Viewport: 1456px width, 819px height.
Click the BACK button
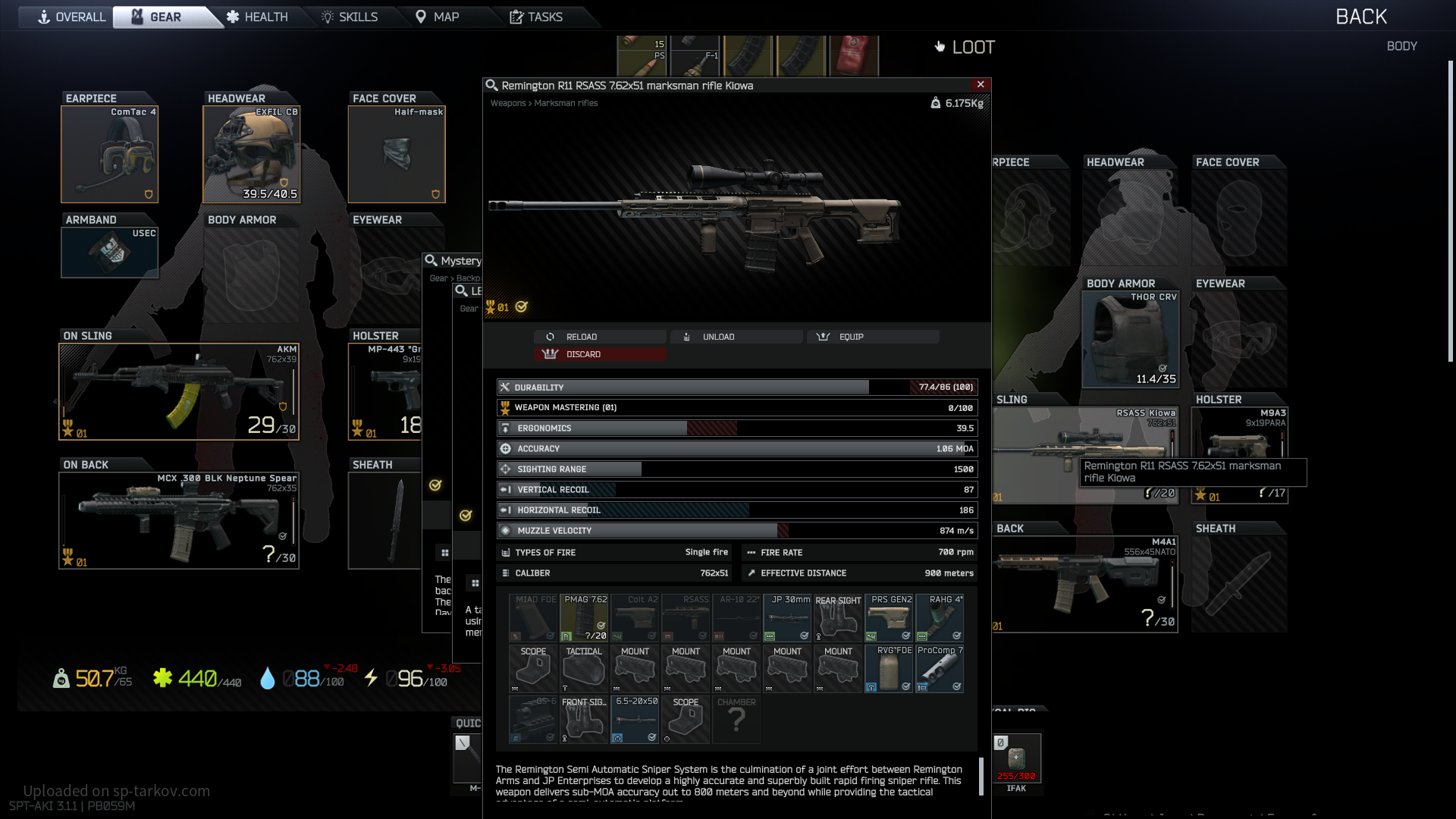[x=1360, y=17]
